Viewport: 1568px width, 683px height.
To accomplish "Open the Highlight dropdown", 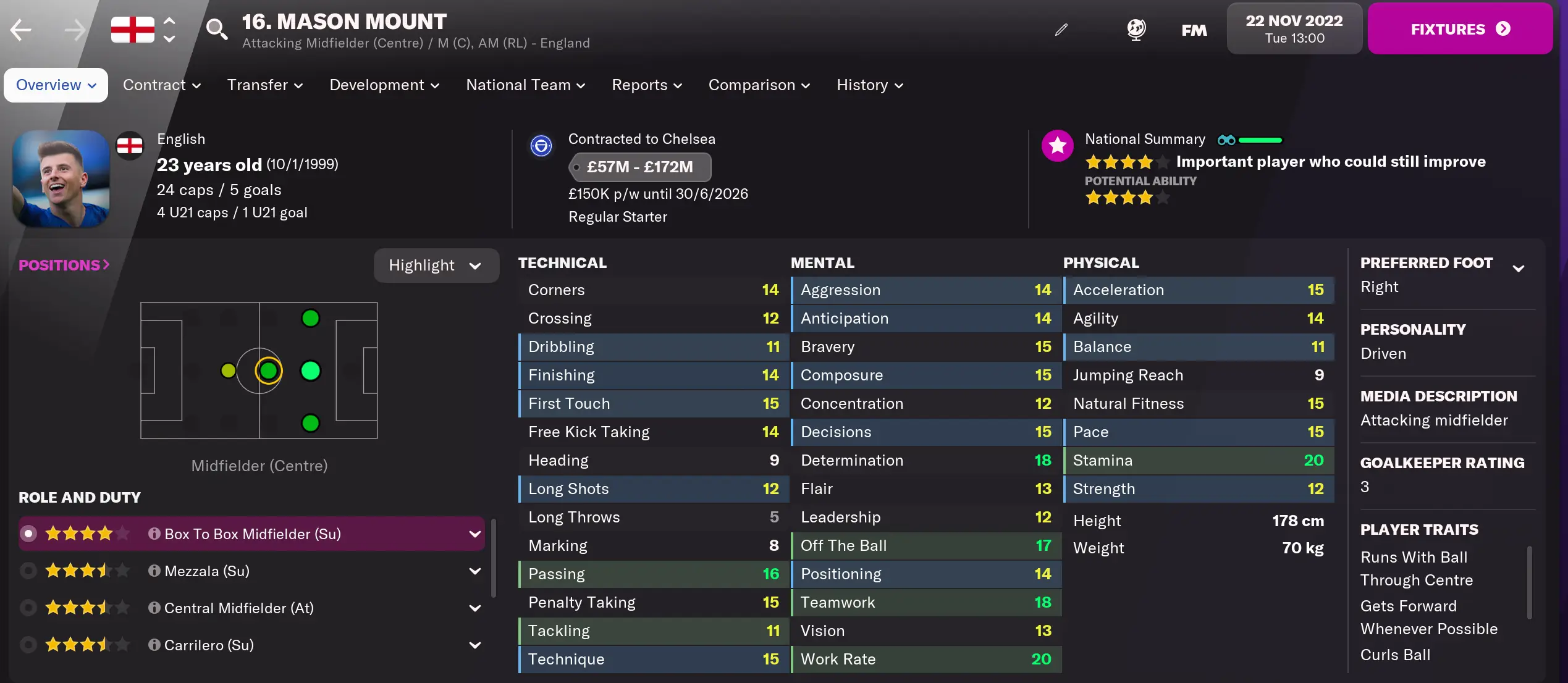I will tap(436, 265).
